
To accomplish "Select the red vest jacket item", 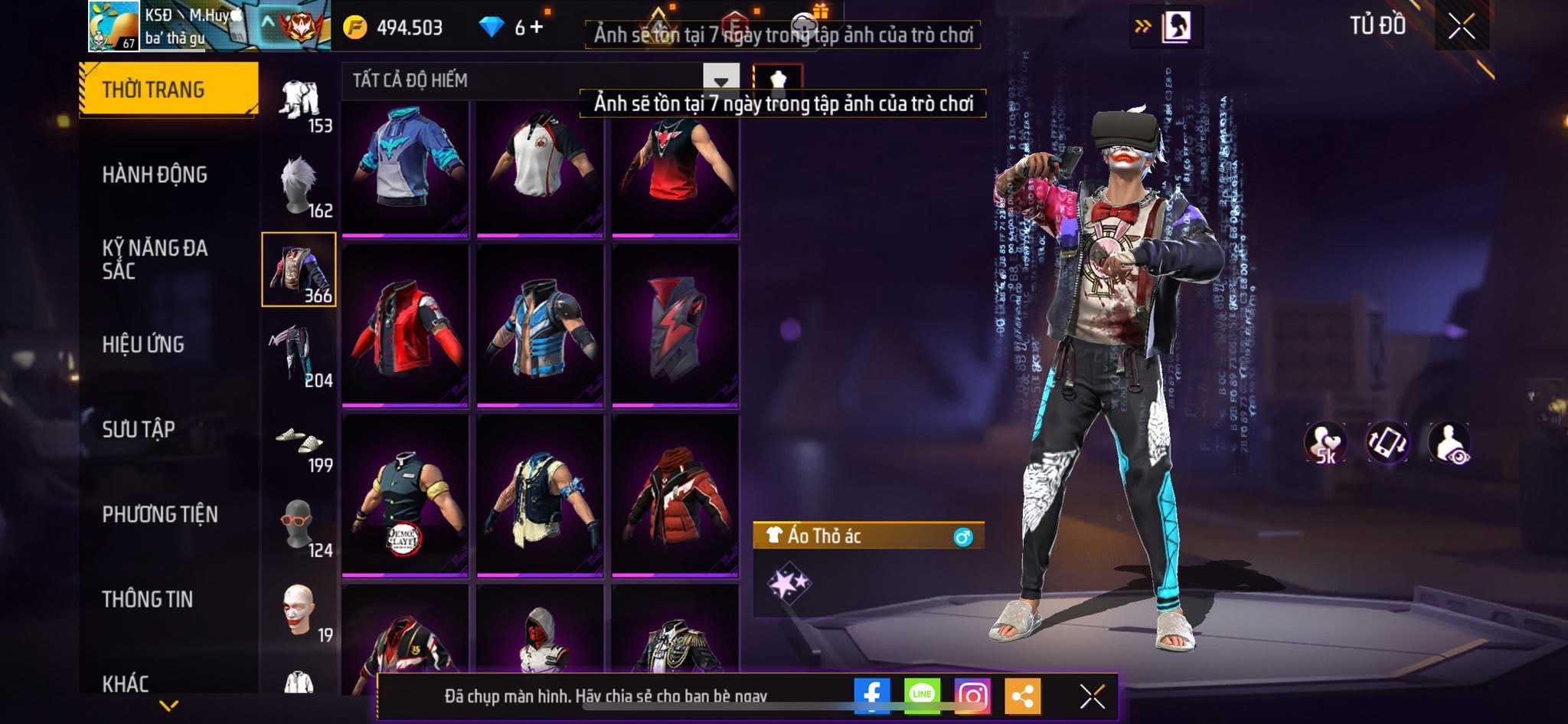I will coord(405,325).
